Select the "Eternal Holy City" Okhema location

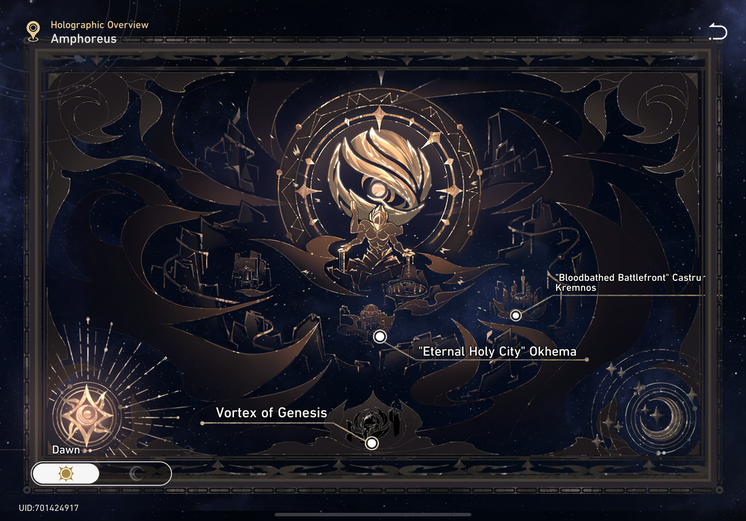tap(380, 338)
